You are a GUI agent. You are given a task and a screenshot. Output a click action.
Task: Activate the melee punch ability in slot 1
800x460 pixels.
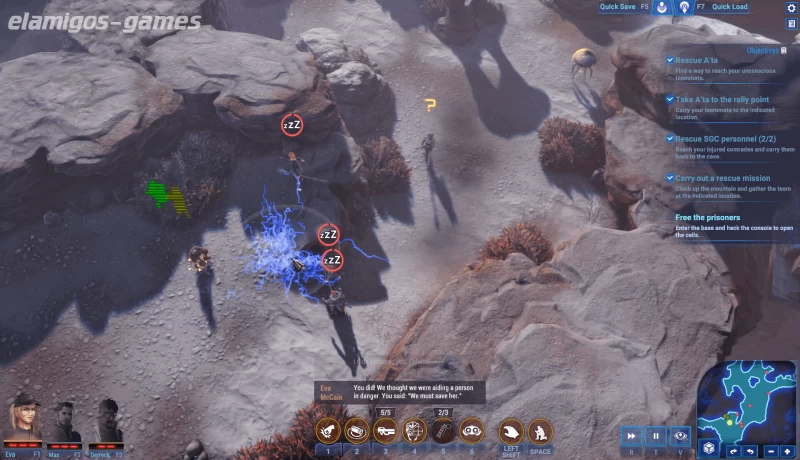(328, 431)
